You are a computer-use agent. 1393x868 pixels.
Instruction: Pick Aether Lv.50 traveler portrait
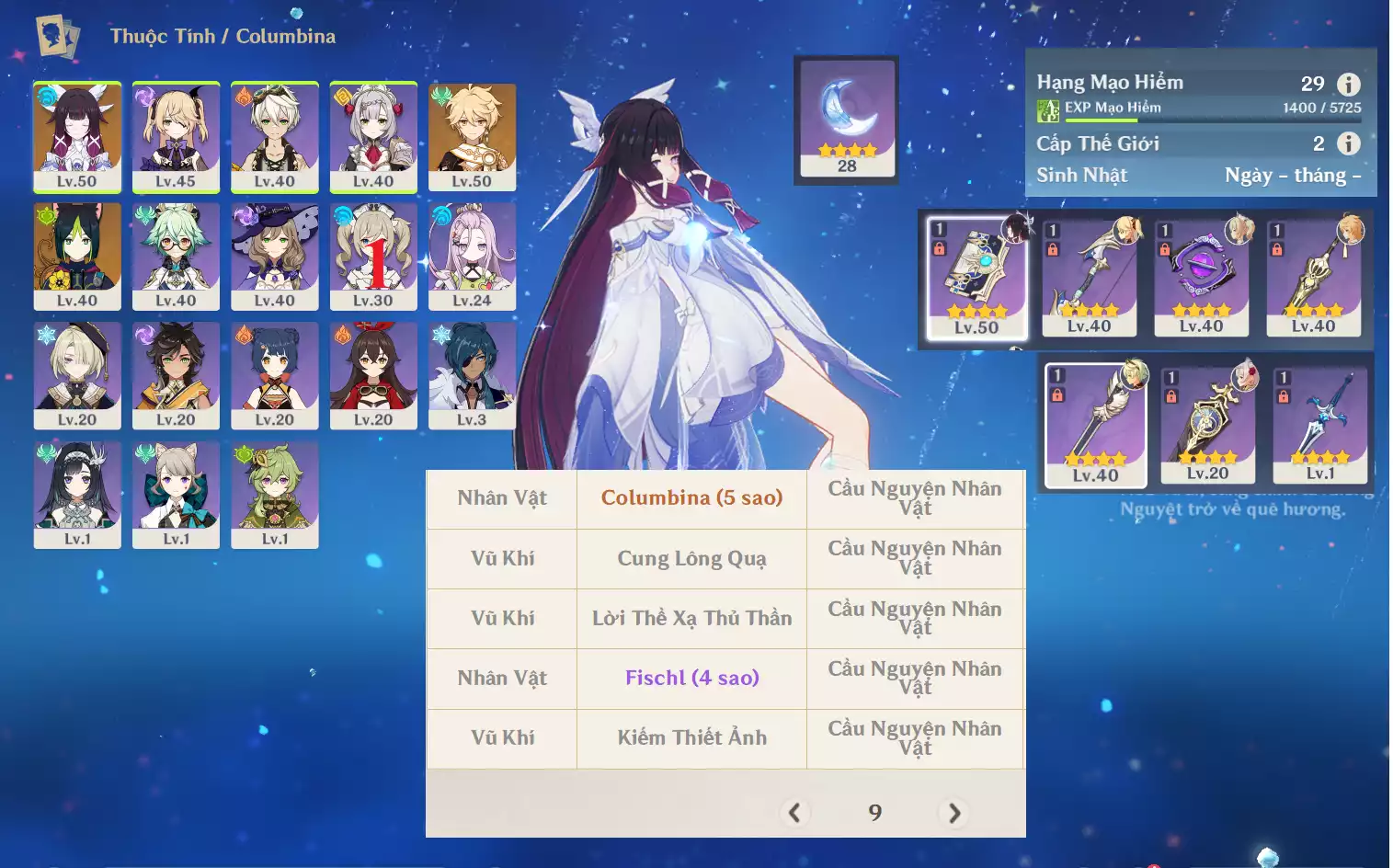(472, 136)
